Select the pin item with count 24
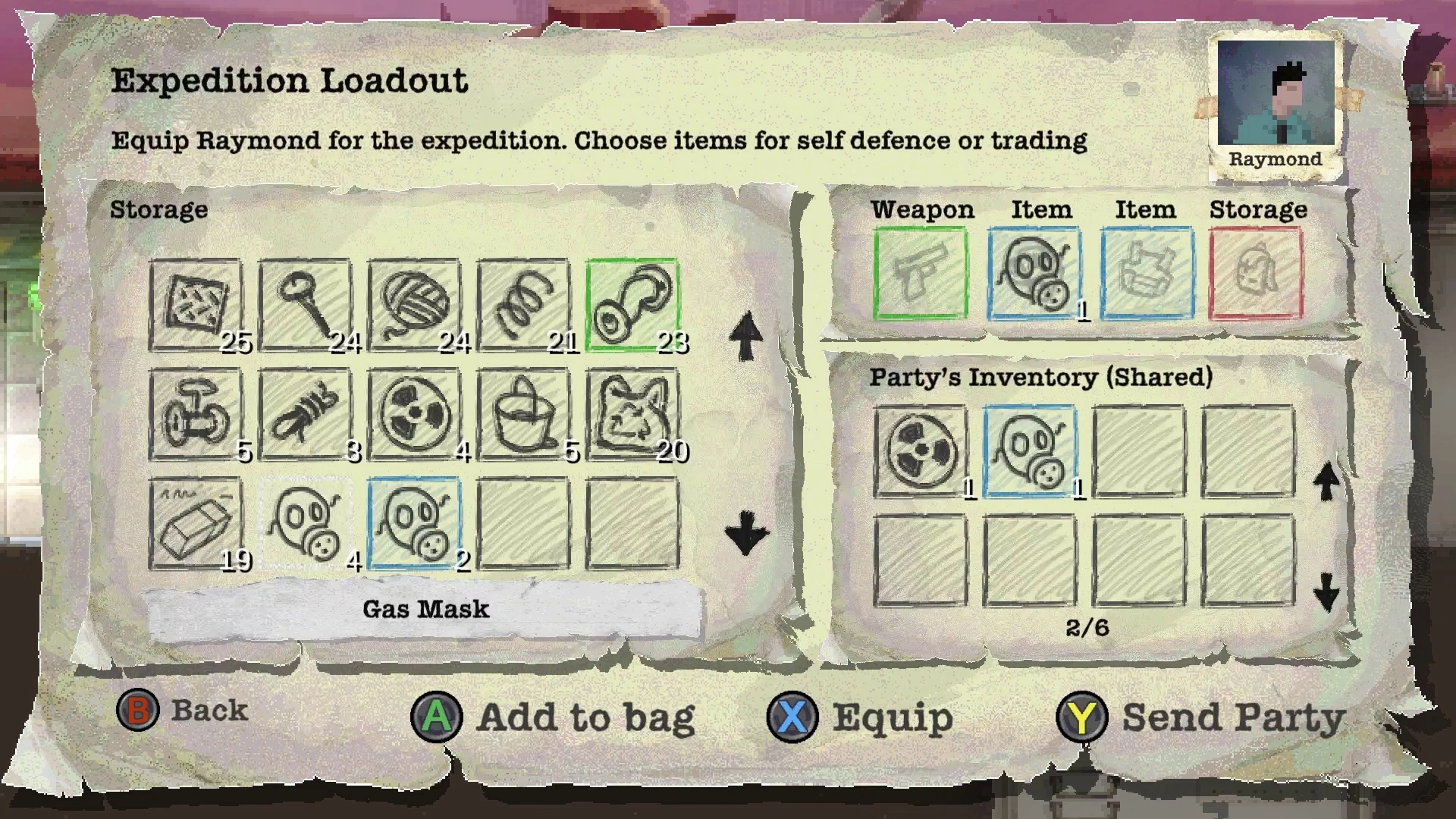Screen dimensions: 1456x819 [305, 305]
